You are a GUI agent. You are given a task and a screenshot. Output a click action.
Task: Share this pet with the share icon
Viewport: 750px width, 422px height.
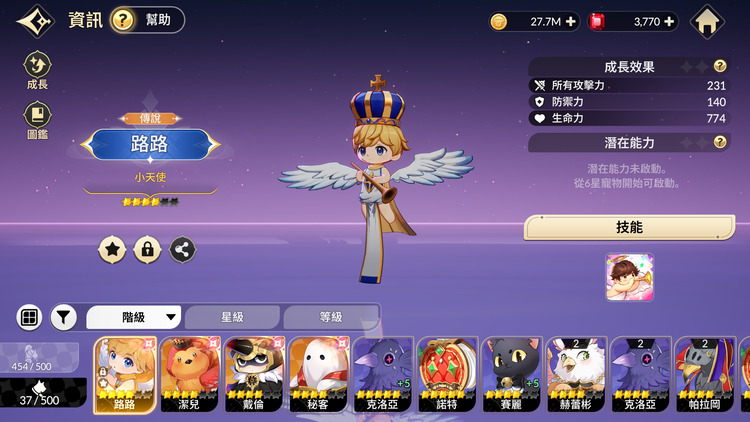coord(182,249)
